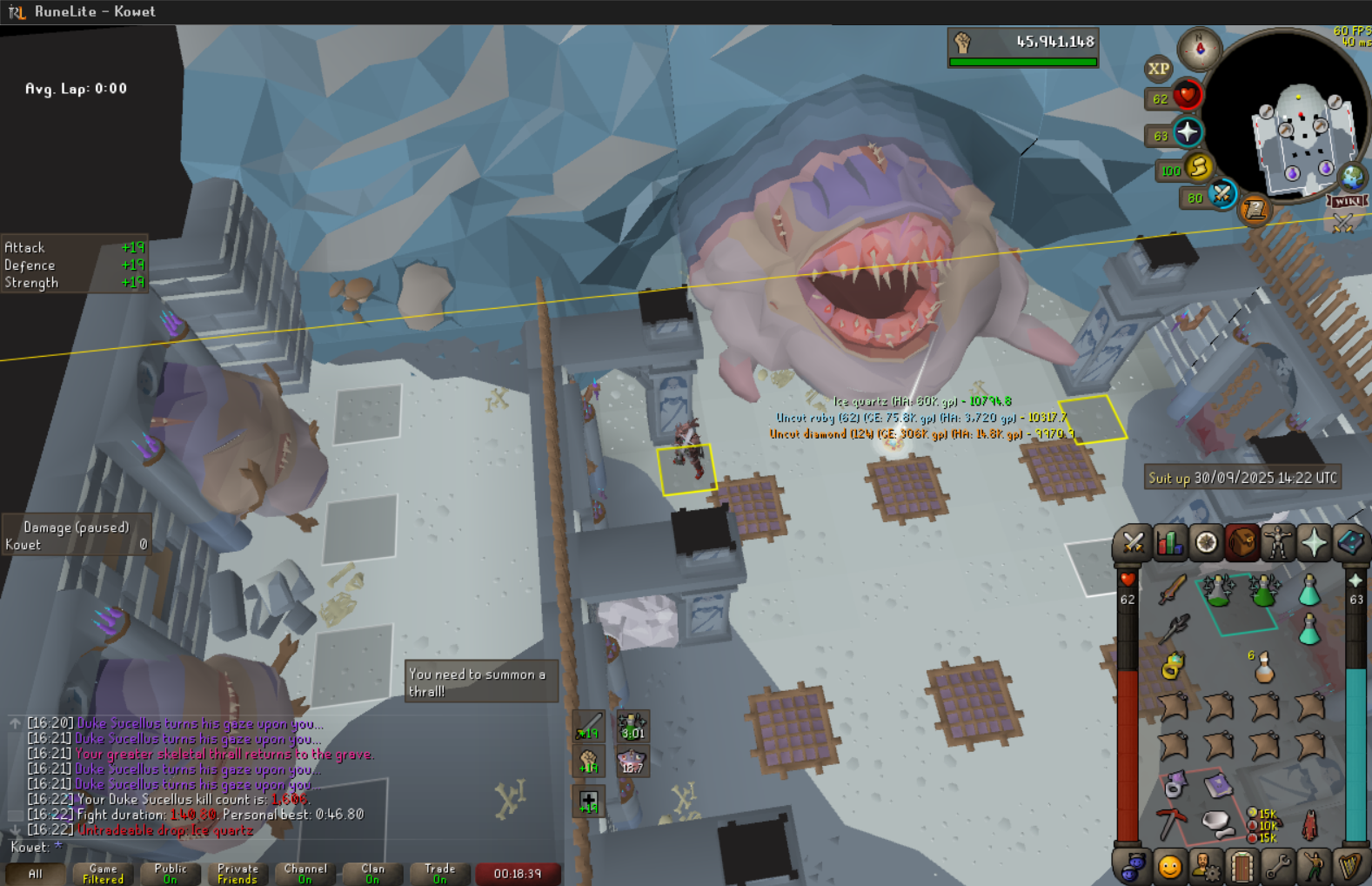Toggle quick prayers orb
Image resolution: width=1372 pixels, height=886 pixels.
pyautogui.click(x=1188, y=133)
